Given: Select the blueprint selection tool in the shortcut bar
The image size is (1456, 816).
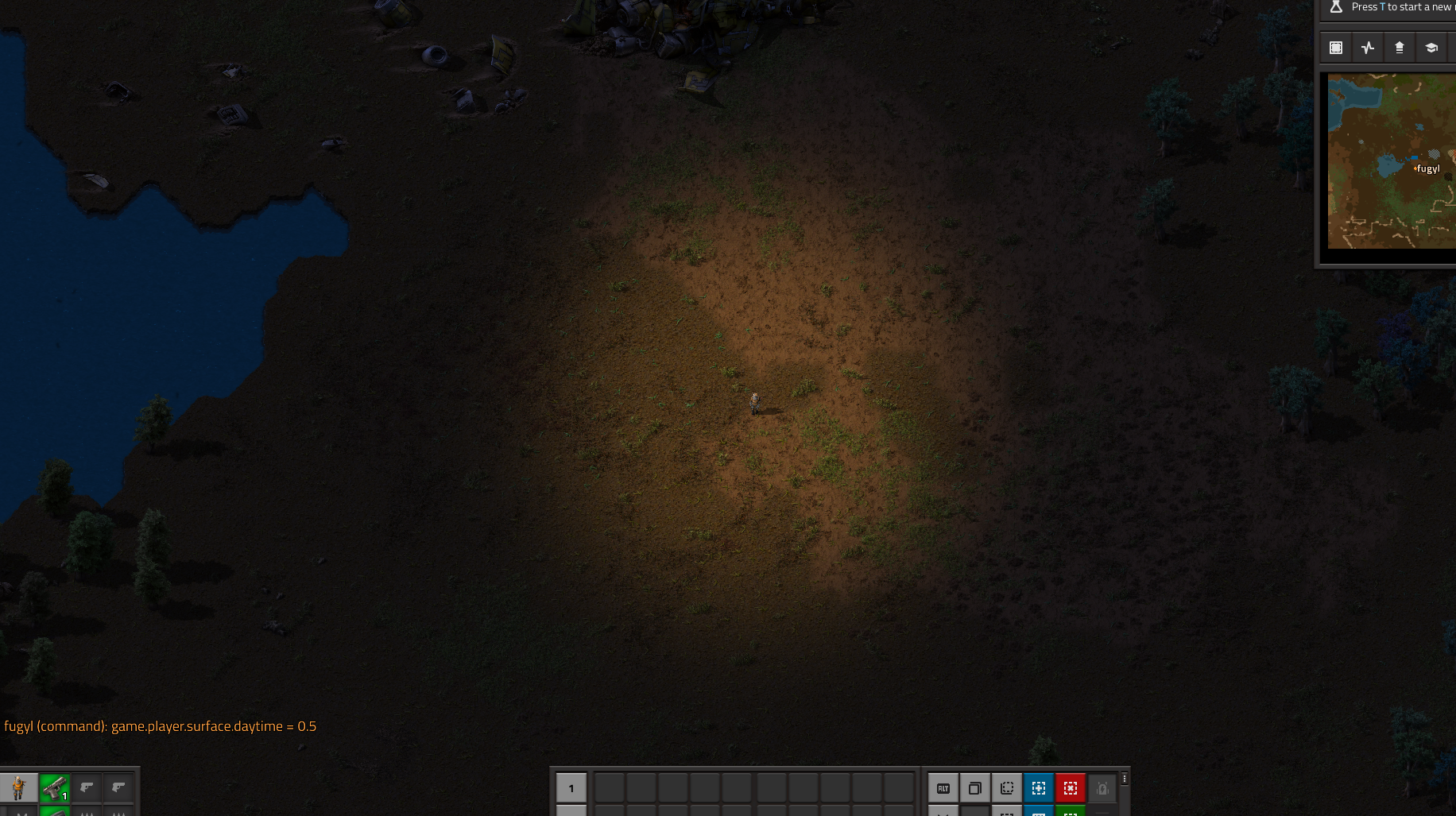Looking at the screenshot, I should (1007, 788).
